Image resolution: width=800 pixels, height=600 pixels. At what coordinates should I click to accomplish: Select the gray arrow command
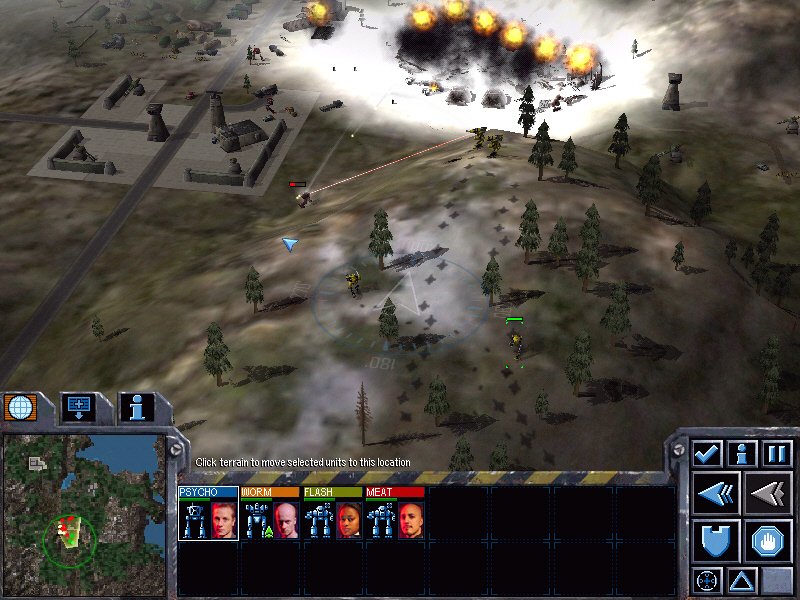769,494
